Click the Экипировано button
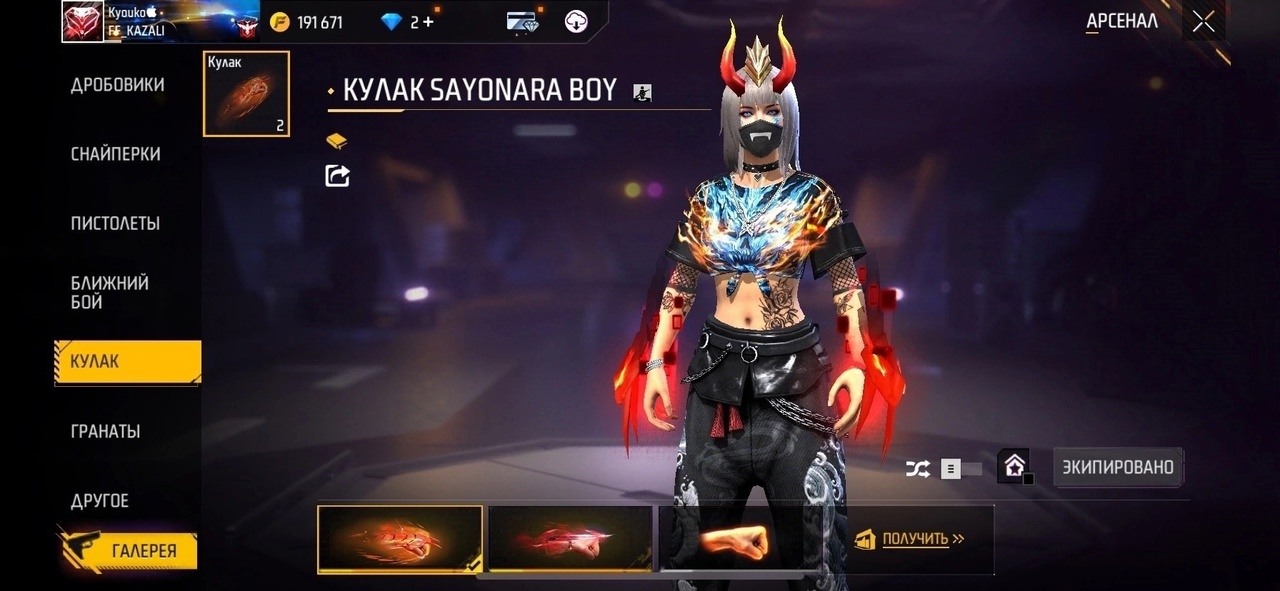 click(1118, 467)
